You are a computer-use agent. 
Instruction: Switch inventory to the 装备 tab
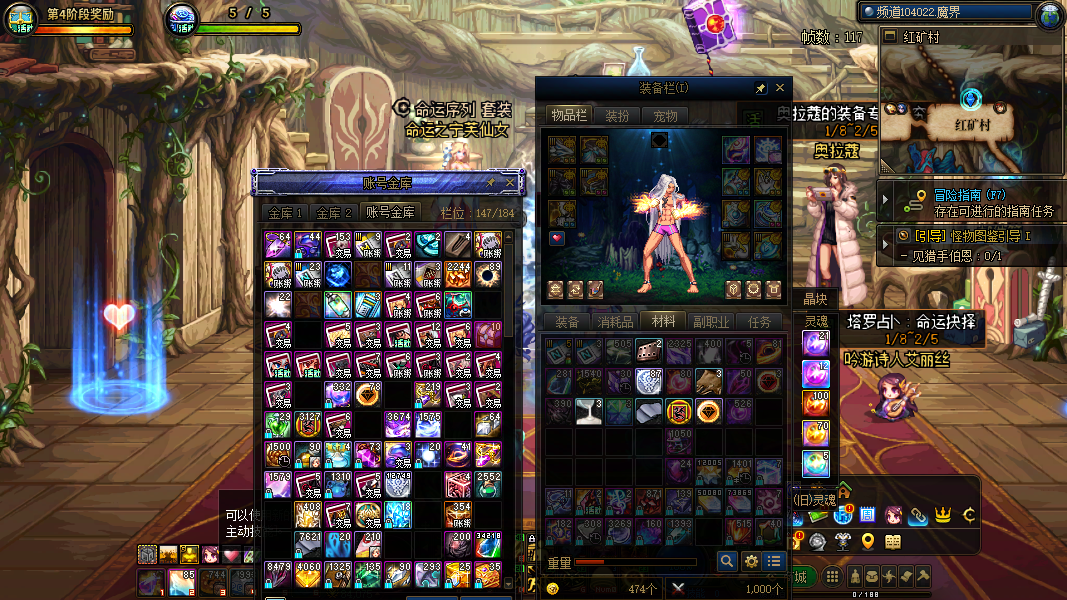point(567,322)
